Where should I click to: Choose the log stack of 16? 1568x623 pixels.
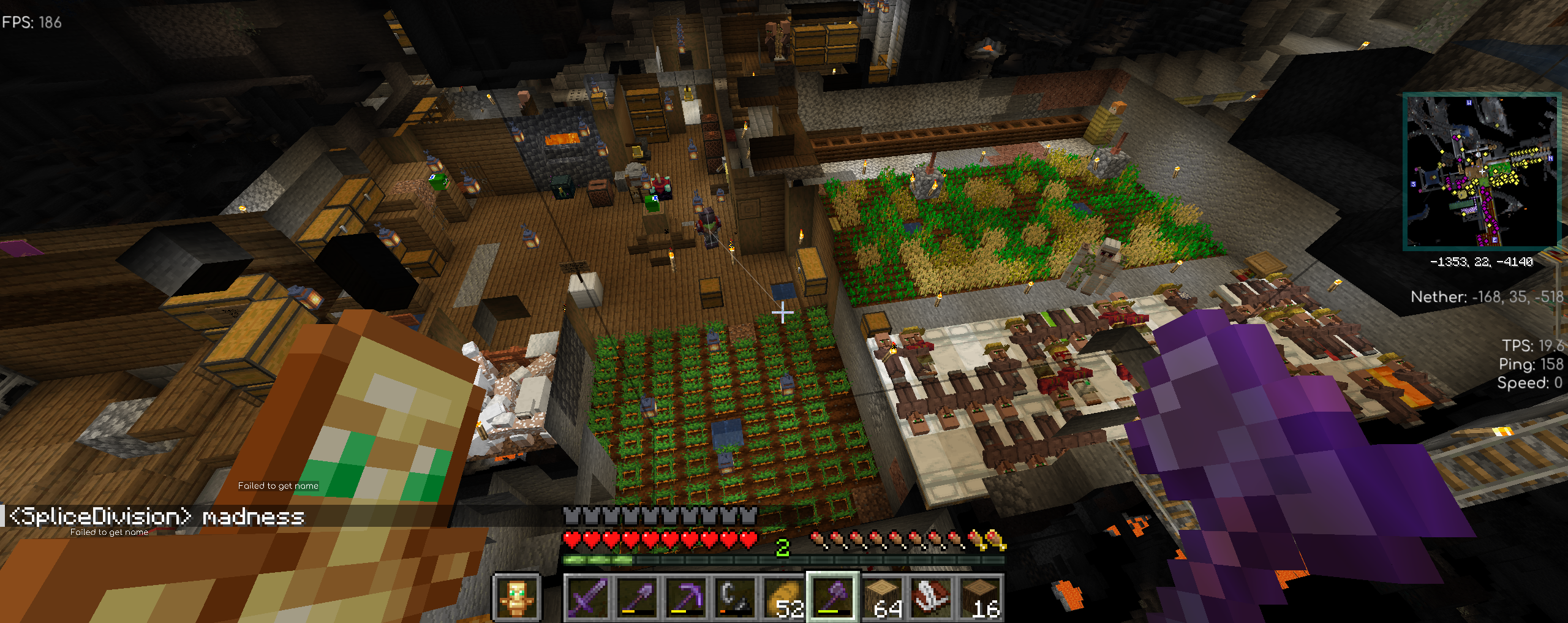coord(979,597)
